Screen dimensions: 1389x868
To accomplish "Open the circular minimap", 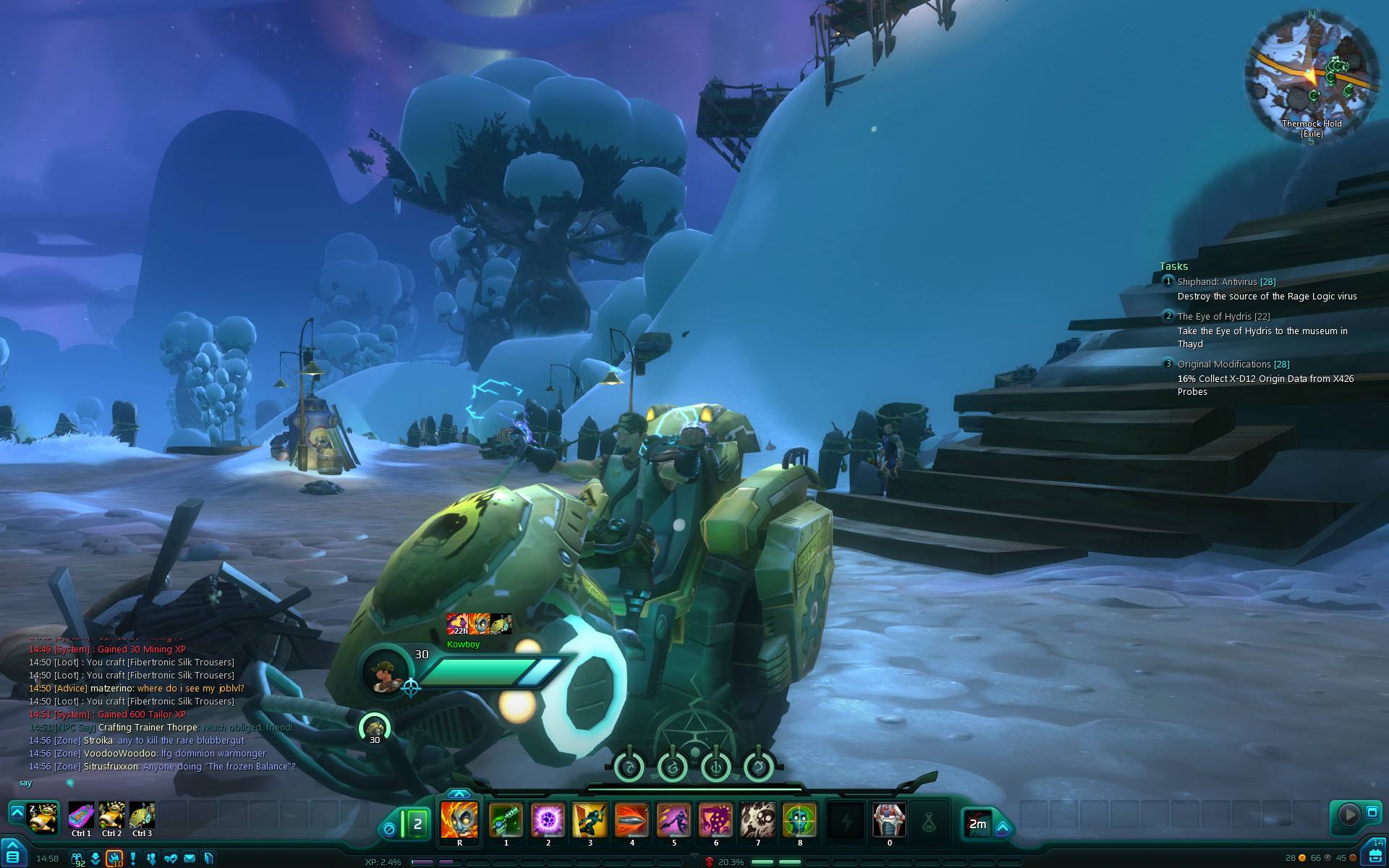I will click(1311, 72).
